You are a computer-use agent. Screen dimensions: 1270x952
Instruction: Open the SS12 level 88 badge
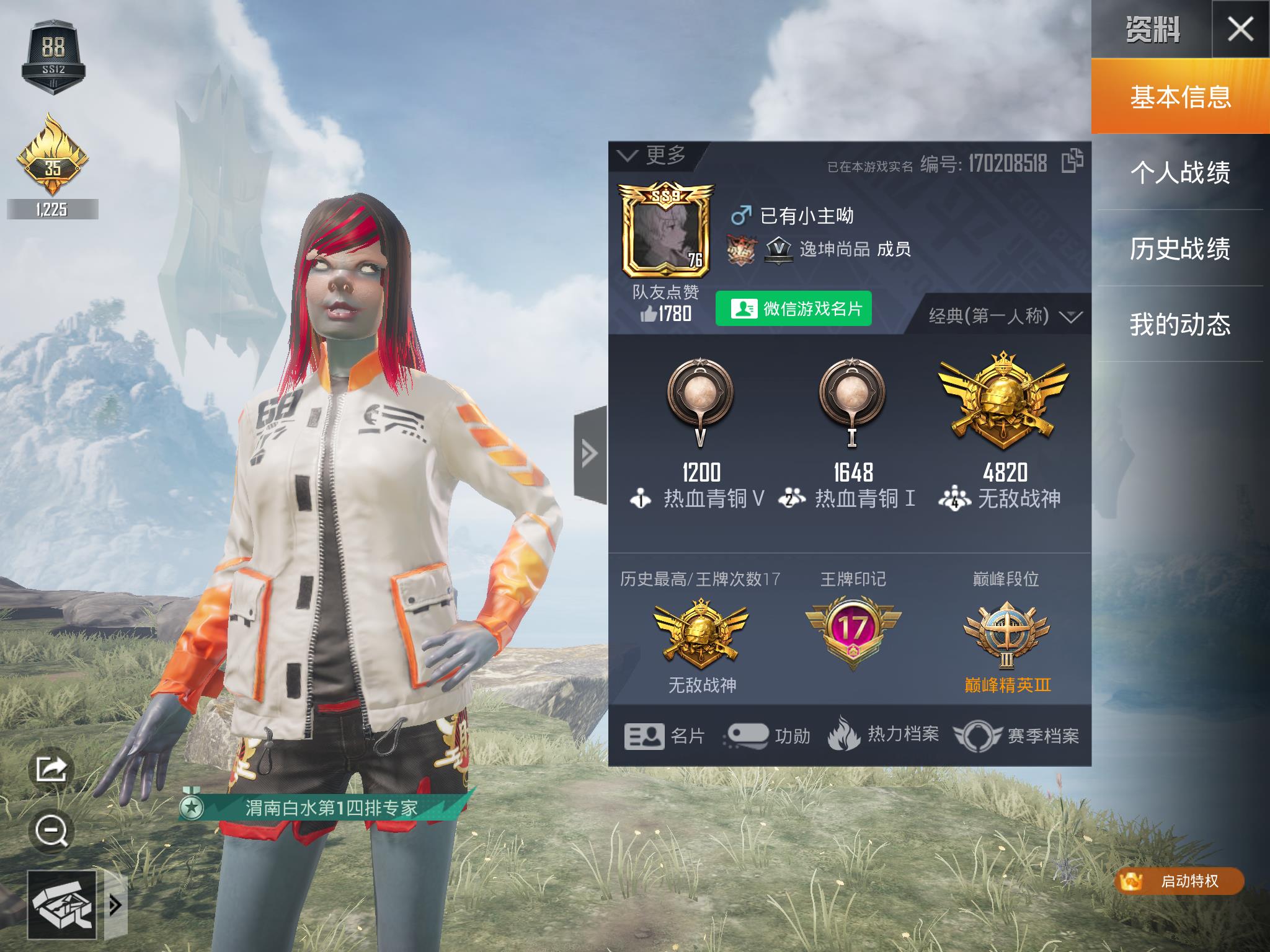[x=53, y=57]
